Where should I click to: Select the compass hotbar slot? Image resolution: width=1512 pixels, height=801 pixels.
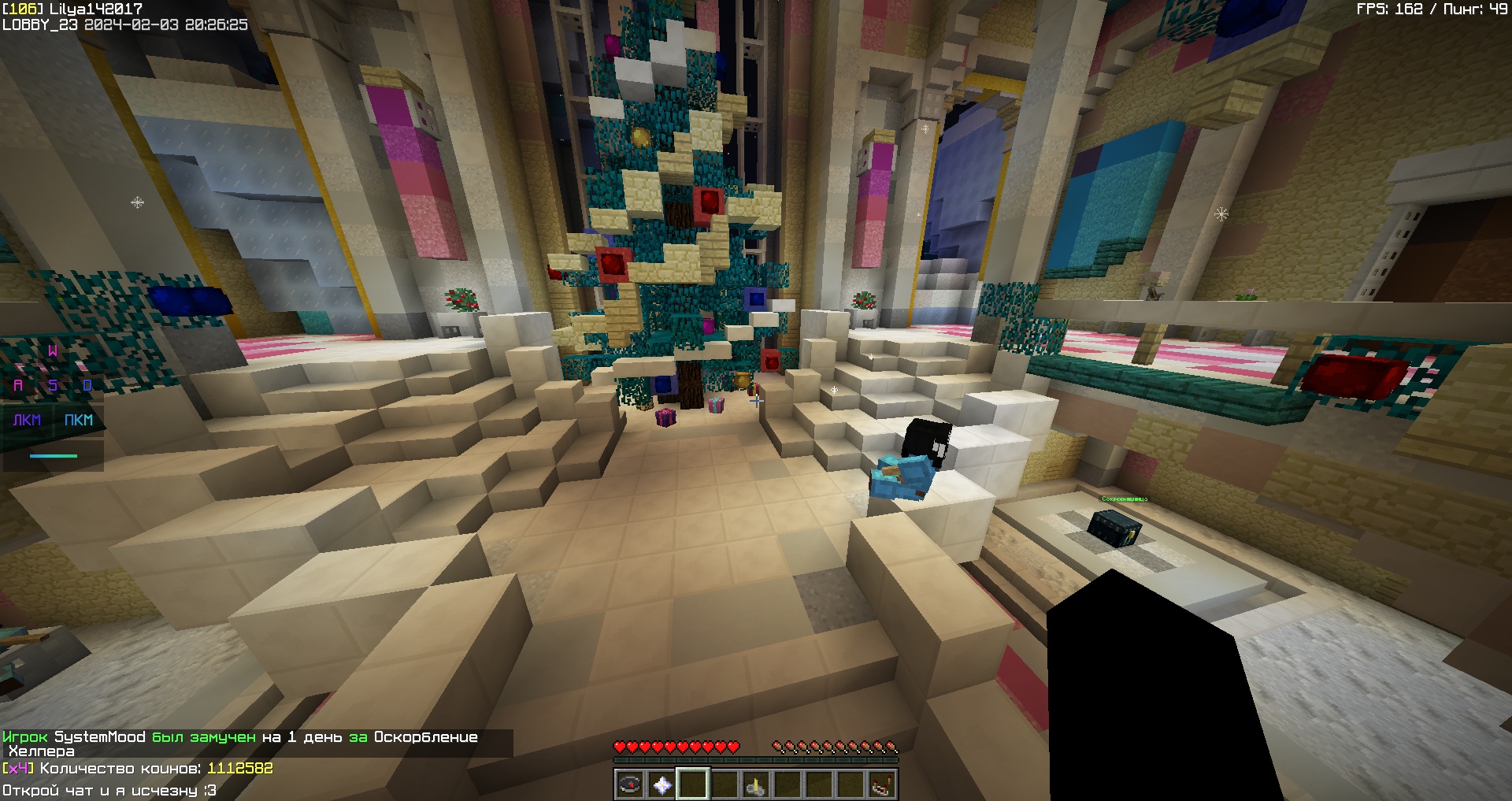(x=630, y=784)
